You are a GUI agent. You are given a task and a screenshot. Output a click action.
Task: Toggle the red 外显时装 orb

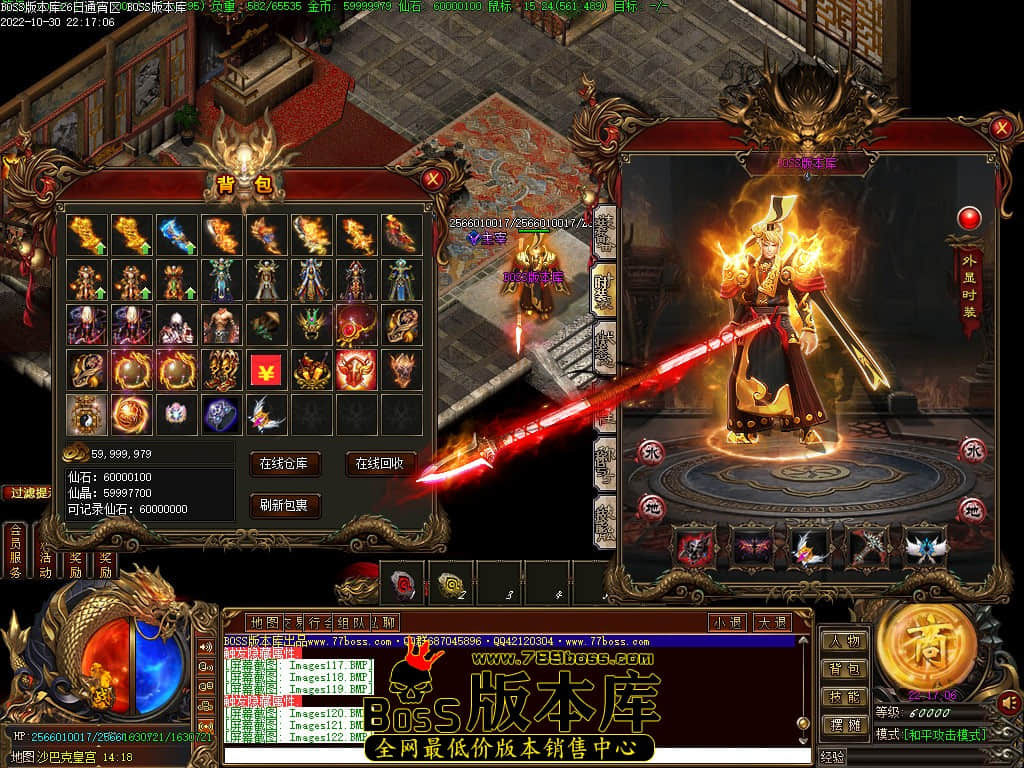969,218
